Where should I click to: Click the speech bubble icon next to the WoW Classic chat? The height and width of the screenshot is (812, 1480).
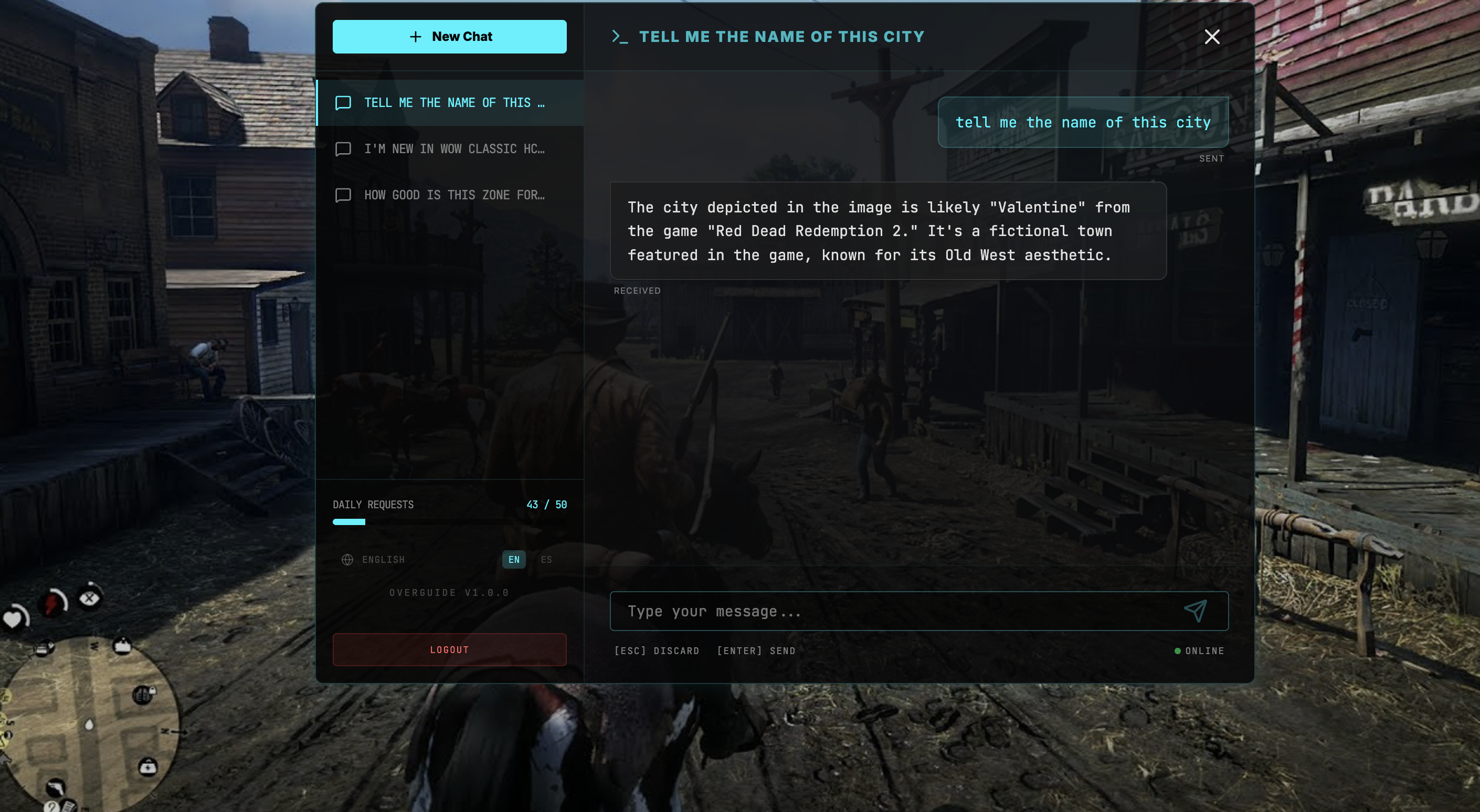click(343, 149)
